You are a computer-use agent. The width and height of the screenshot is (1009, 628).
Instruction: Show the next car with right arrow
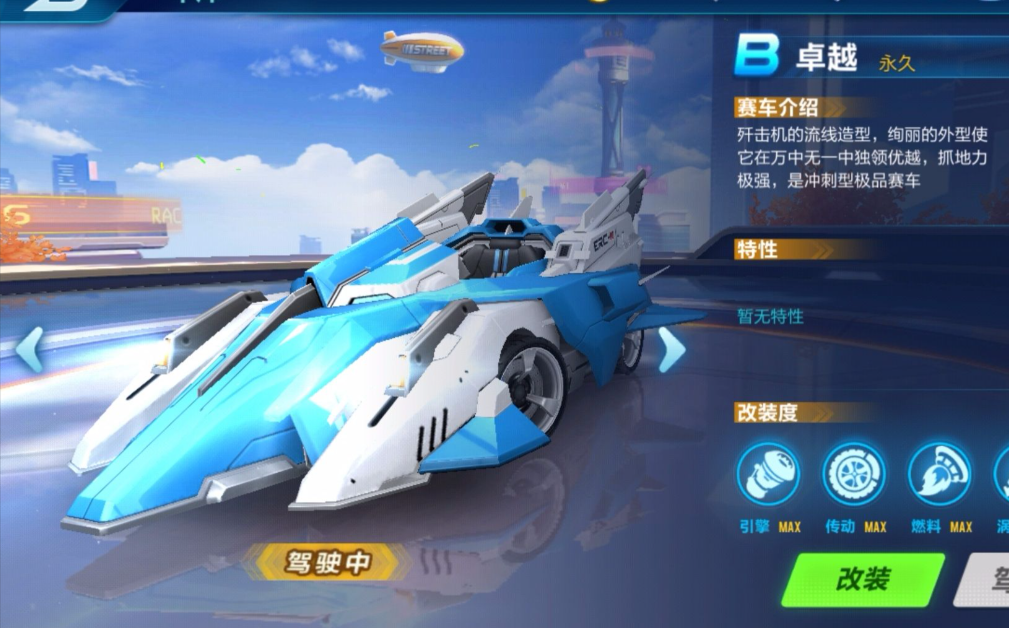(x=672, y=349)
